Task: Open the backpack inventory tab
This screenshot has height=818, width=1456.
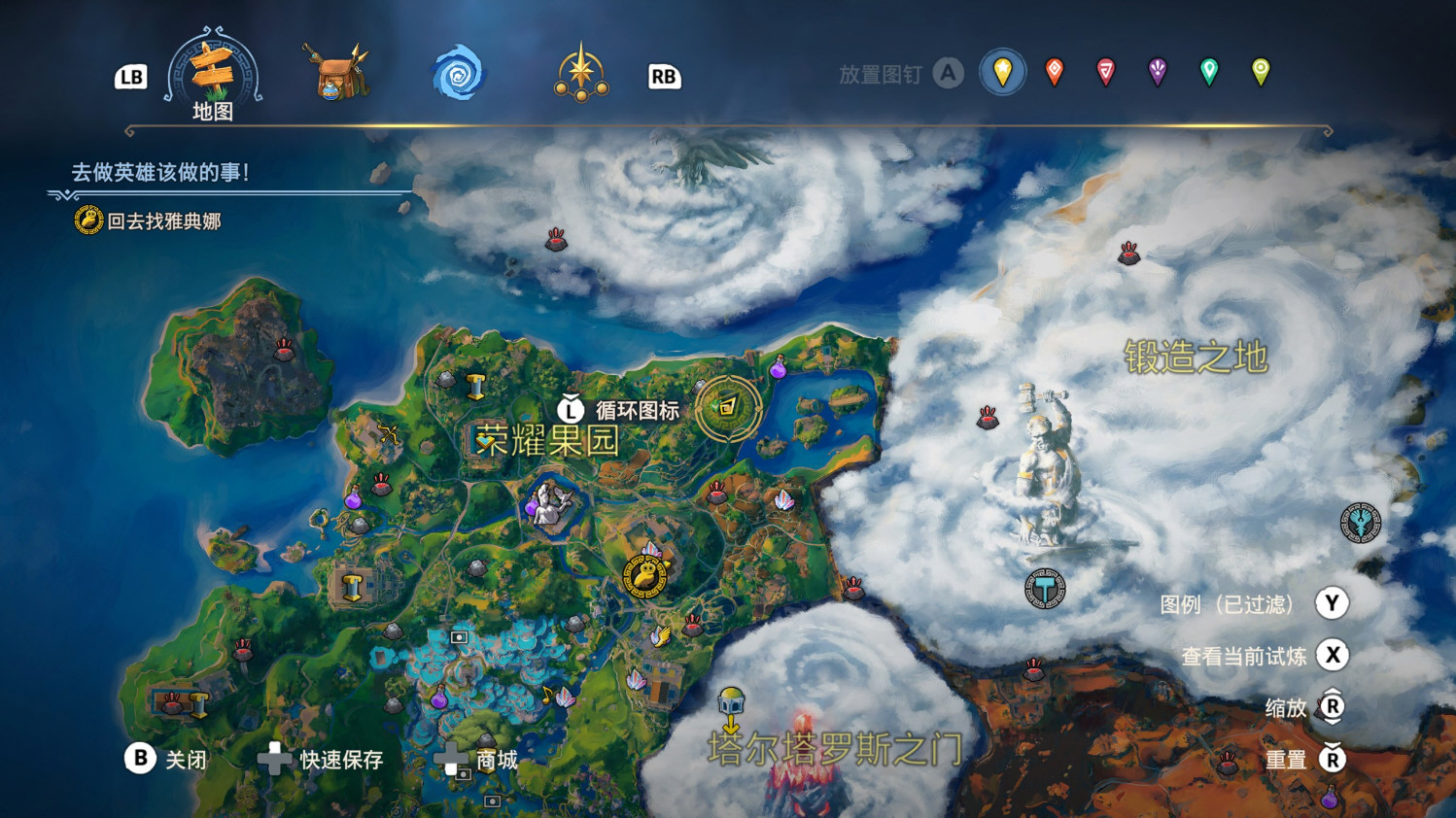Action: (x=335, y=72)
